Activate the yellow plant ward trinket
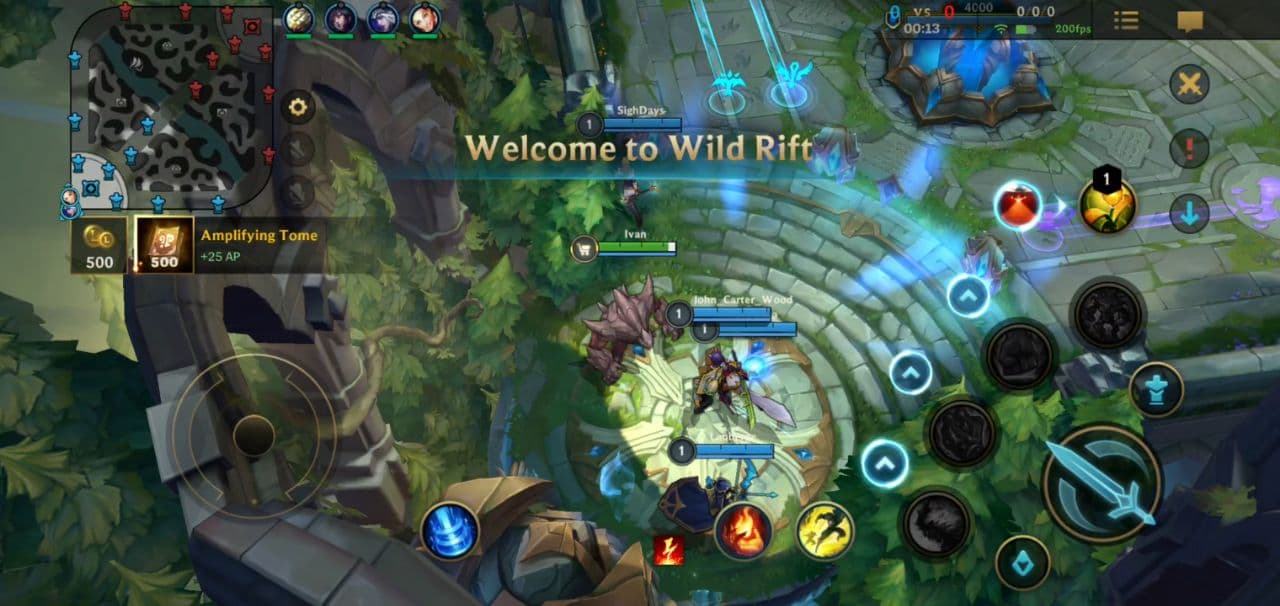1280x606 pixels. [x=1107, y=205]
